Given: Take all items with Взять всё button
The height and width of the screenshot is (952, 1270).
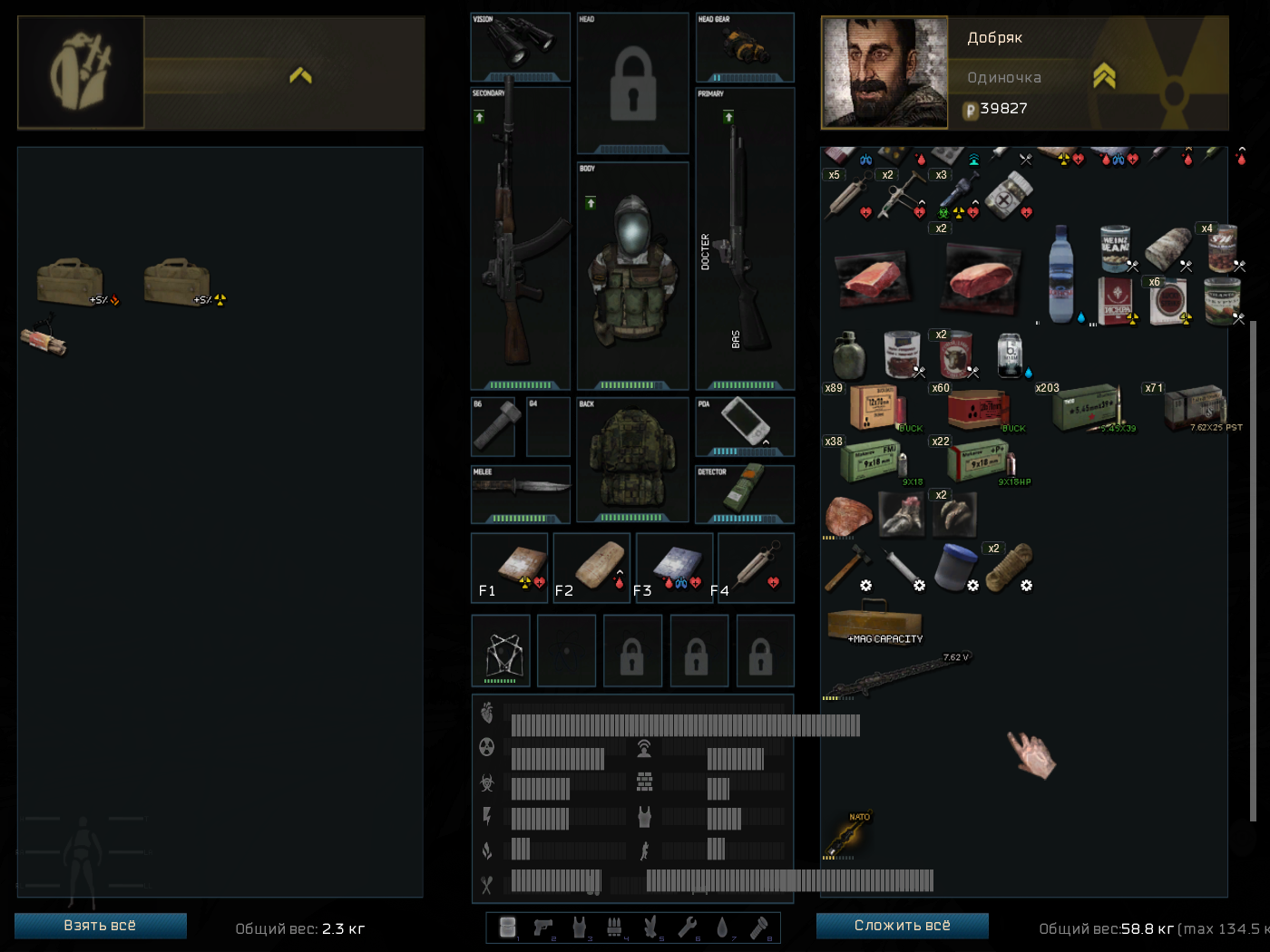Looking at the screenshot, I should tap(100, 926).
